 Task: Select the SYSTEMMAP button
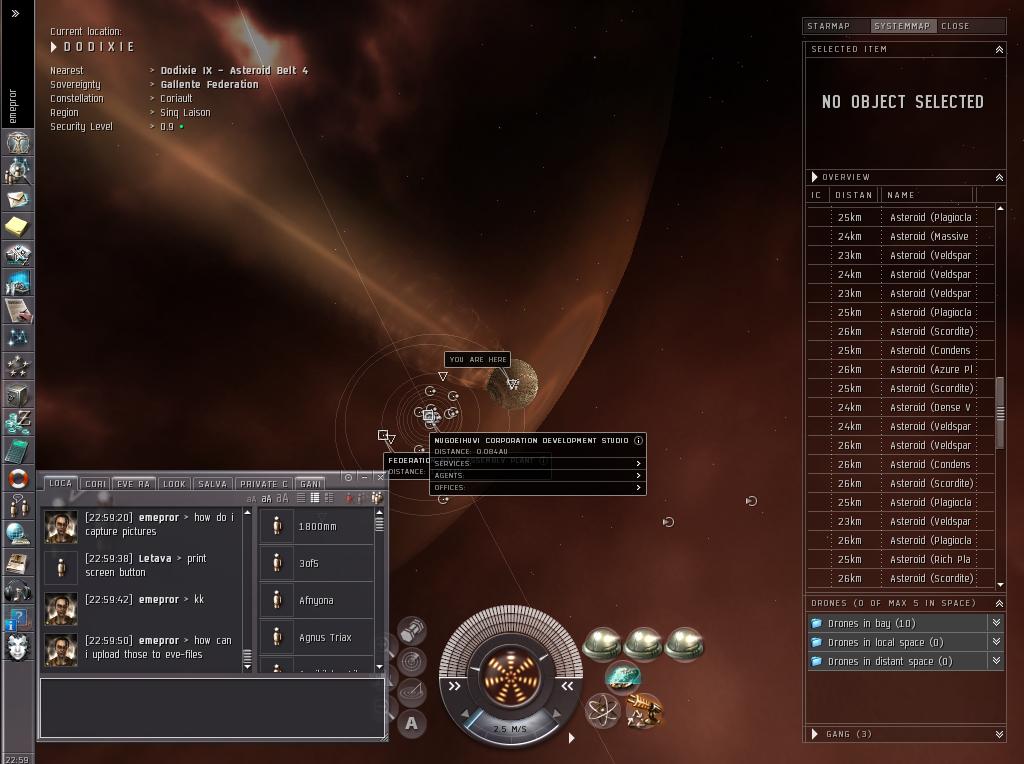(x=900, y=26)
